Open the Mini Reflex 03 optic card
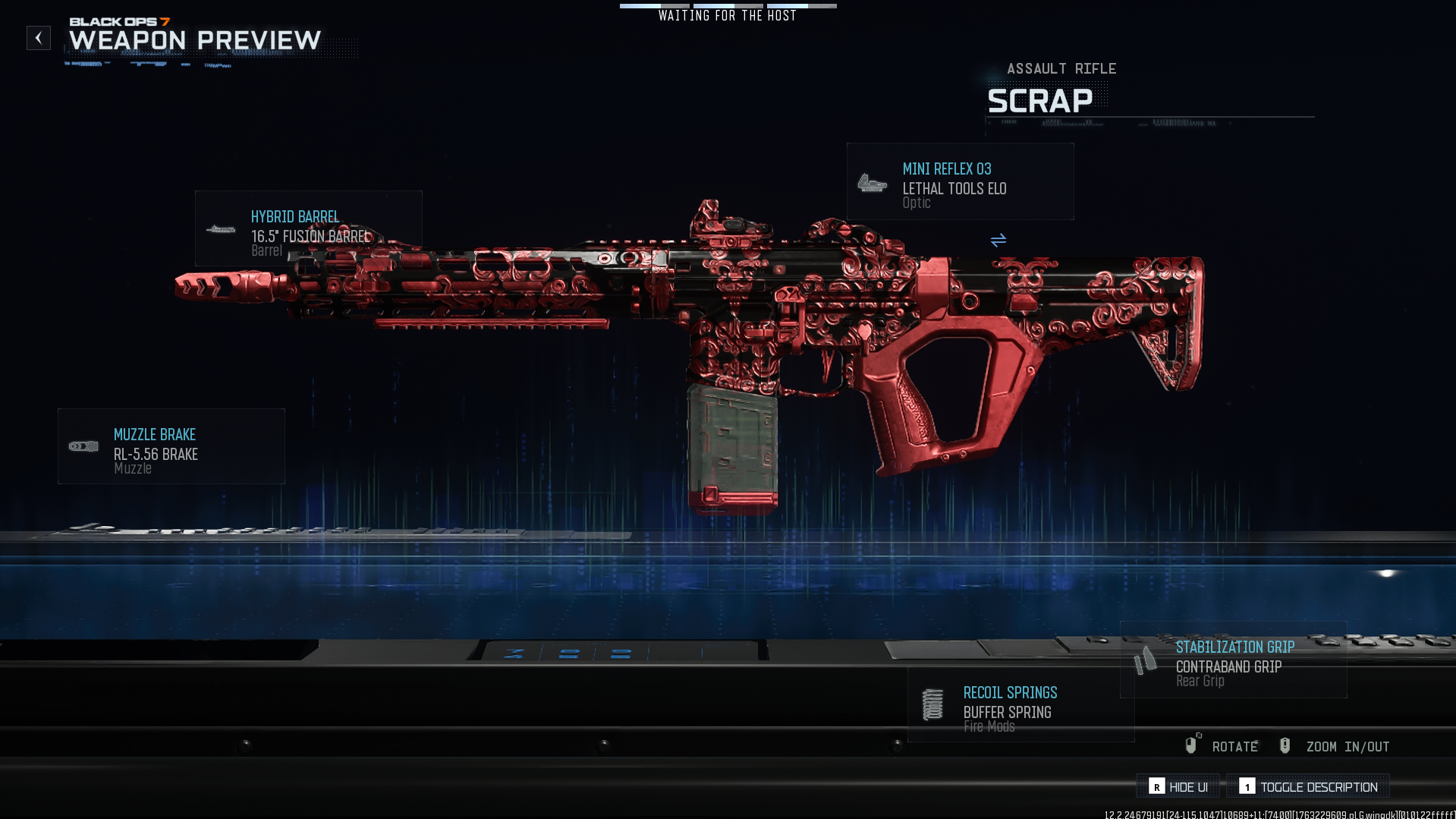Viewport: 1456px width, 819px height. point(960,182)
